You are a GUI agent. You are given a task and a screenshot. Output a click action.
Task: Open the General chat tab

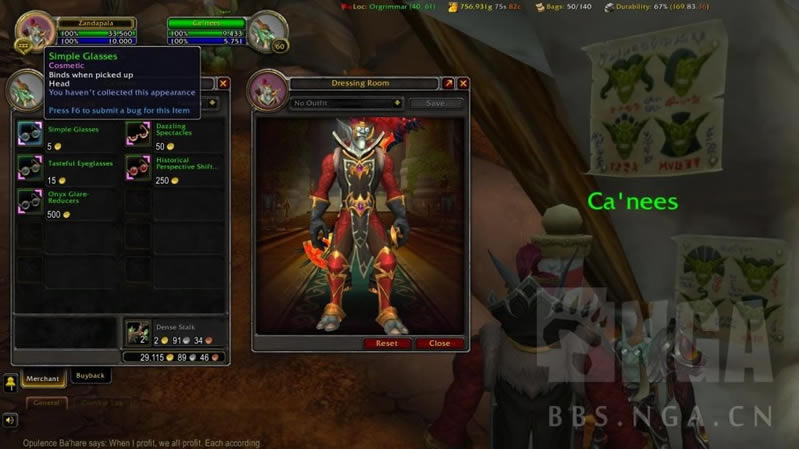pos(46,402)
